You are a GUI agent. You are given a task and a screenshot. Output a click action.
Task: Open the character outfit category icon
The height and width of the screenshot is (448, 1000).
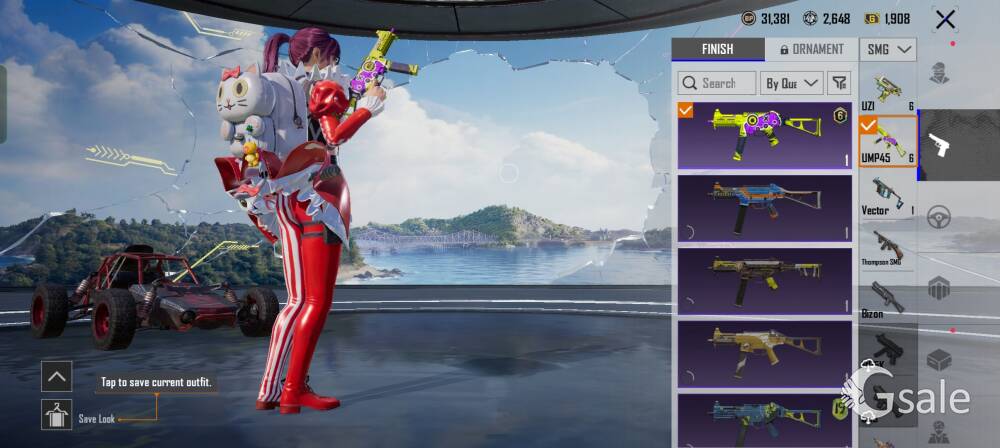point(938,74)
